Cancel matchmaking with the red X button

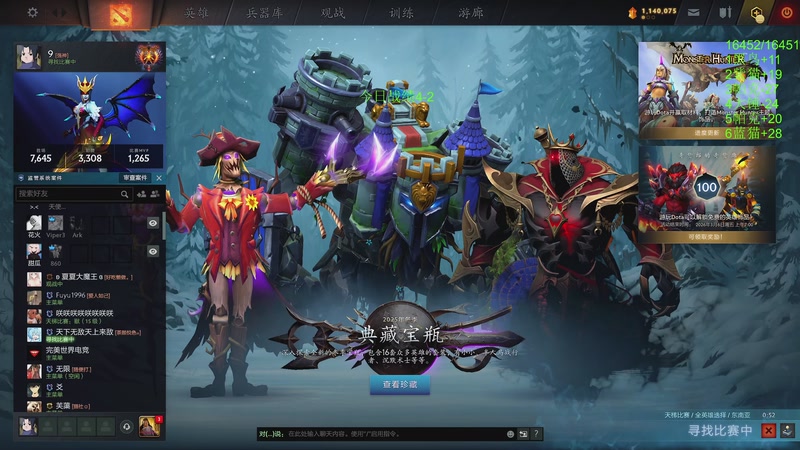point(768,430)
